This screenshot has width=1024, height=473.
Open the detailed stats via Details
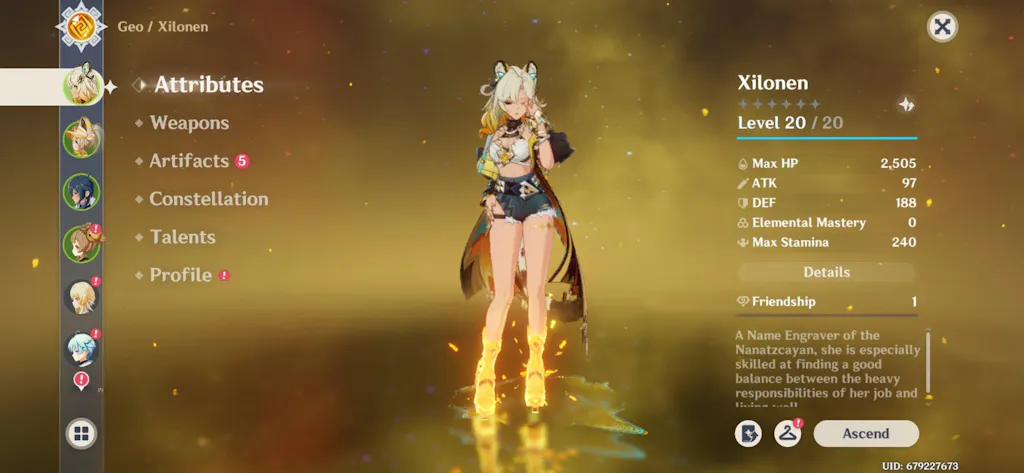pyautogui.click(x=826, y=272)
